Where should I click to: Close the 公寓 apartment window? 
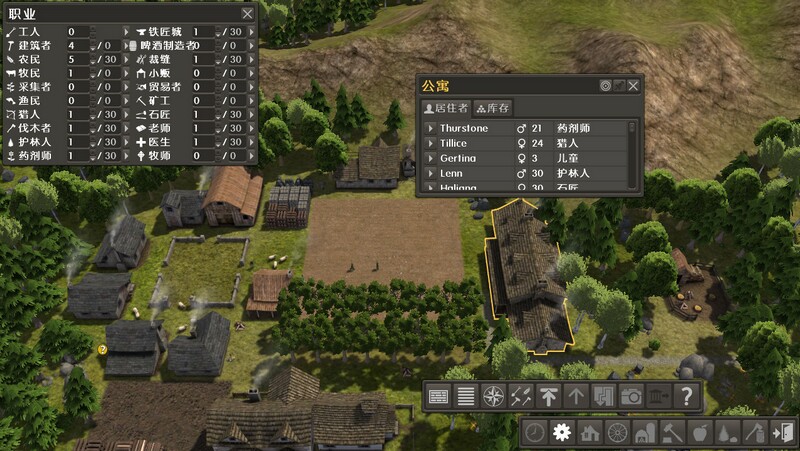click(633, 86)
